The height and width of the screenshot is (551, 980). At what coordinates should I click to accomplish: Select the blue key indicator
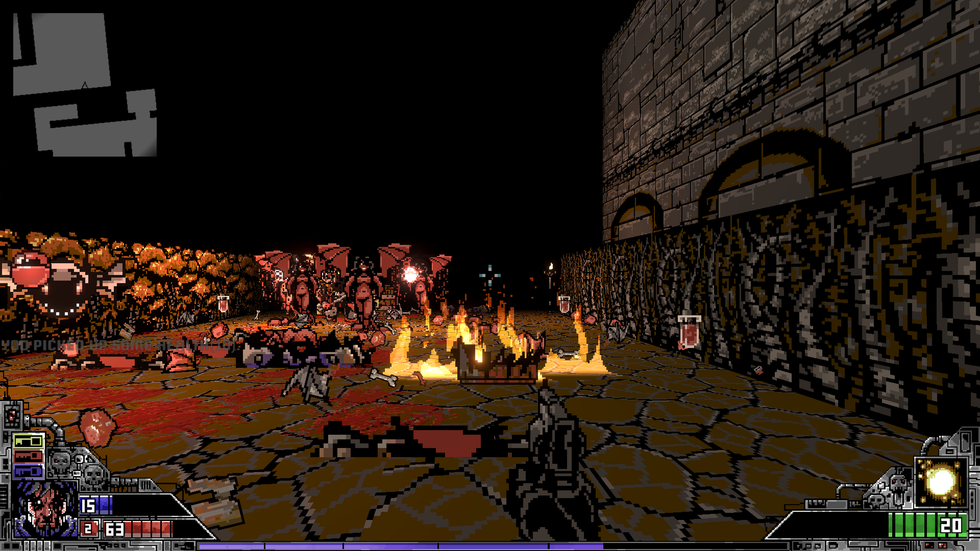(28, 470)
